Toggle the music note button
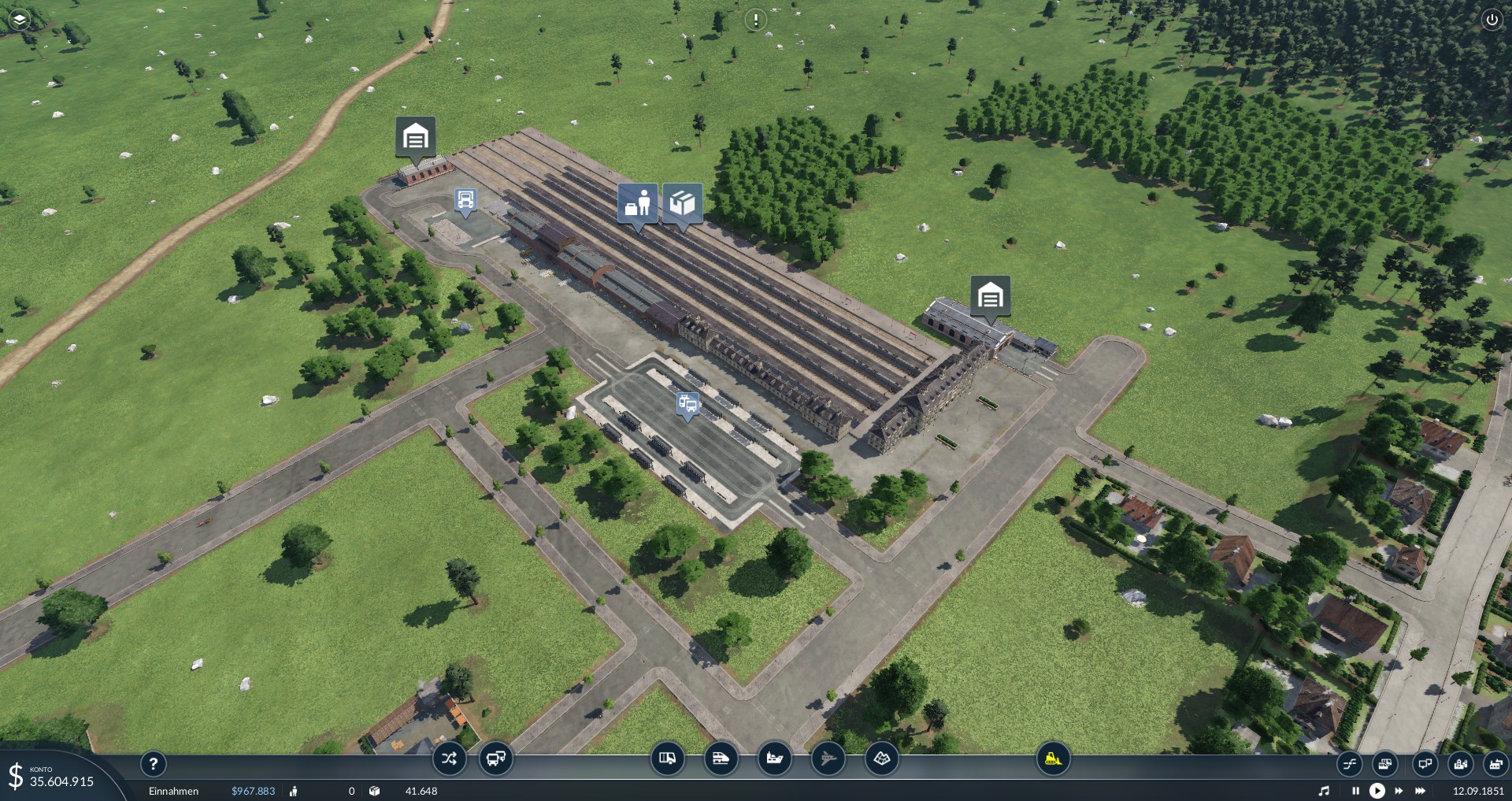The image size is (1512, 801). [x=1324, y=791]
